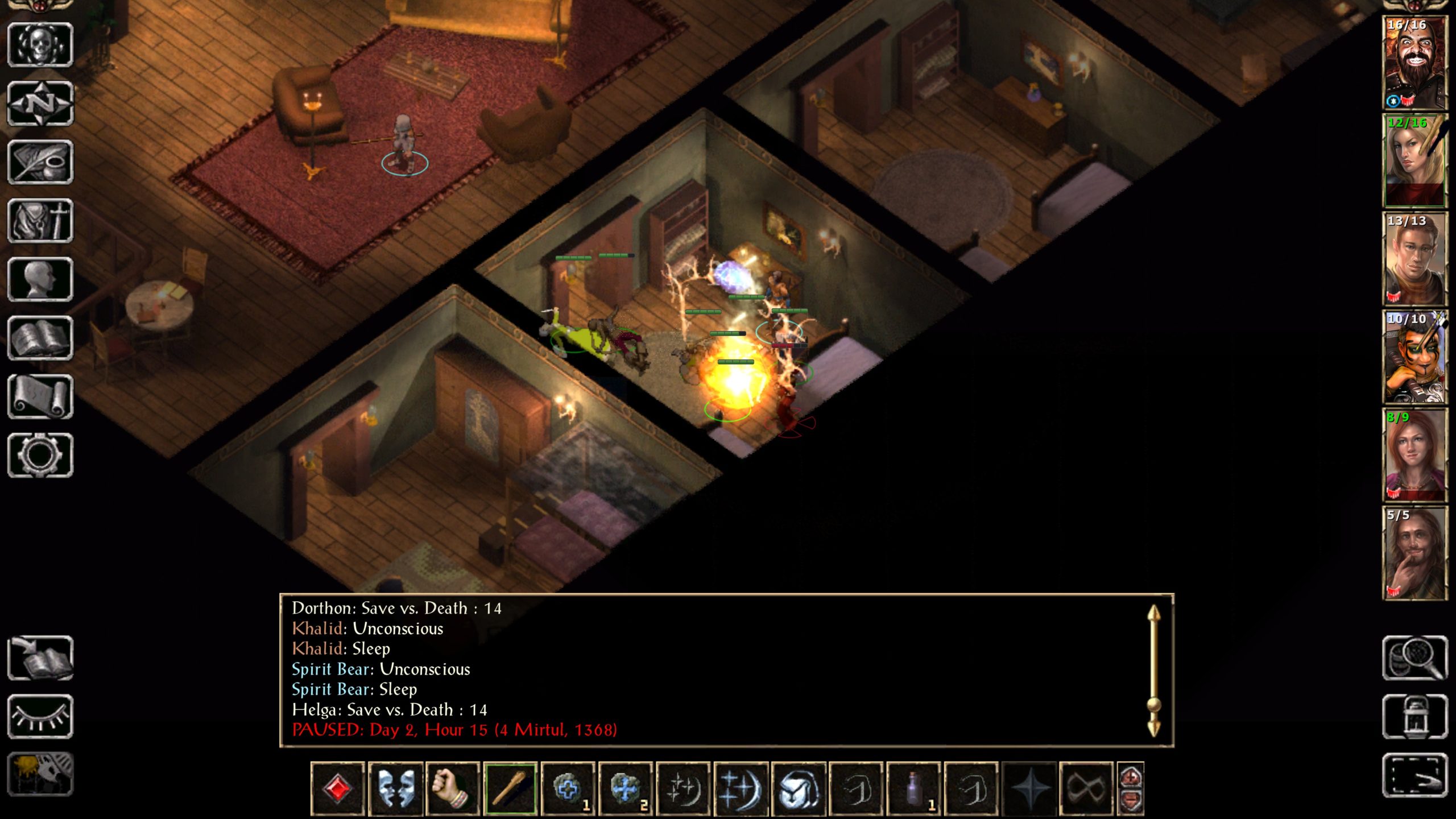This screenshot has height=819, width=1456.
Task: Open the priest scroll screen
Action: click(40, 396)
